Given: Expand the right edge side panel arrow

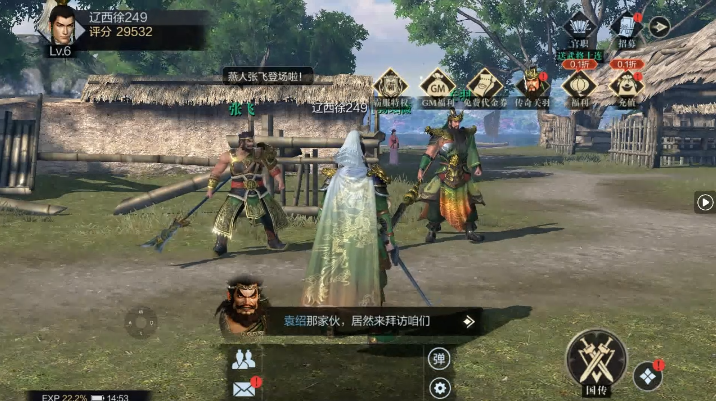Looking at the screenshot, I should coord(704,202).
